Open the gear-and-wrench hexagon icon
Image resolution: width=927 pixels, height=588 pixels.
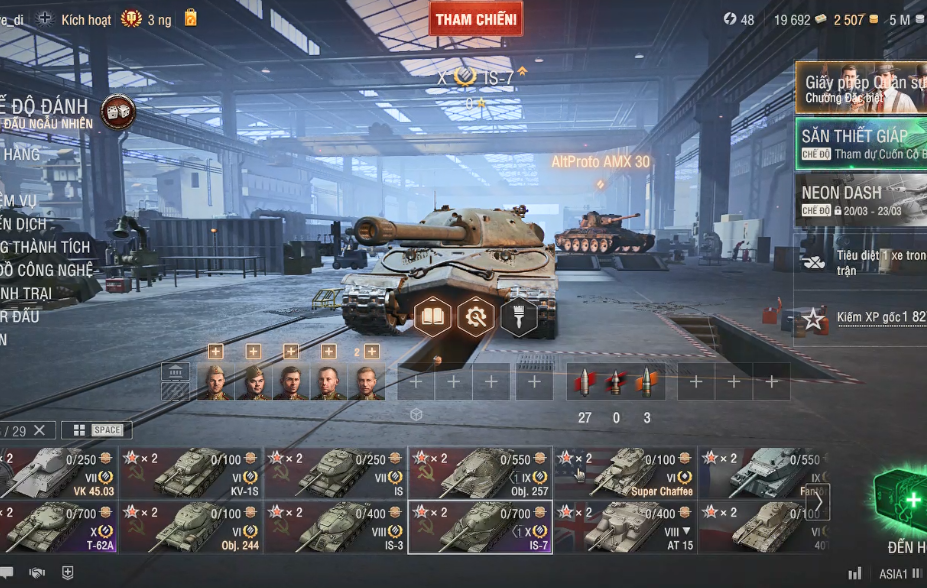click(x=476, y=317)
